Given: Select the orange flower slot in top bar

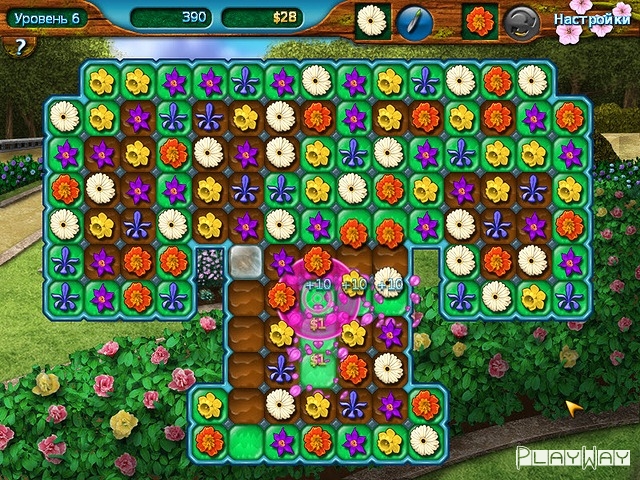Looking at the screenshot, I should [480, 21].
